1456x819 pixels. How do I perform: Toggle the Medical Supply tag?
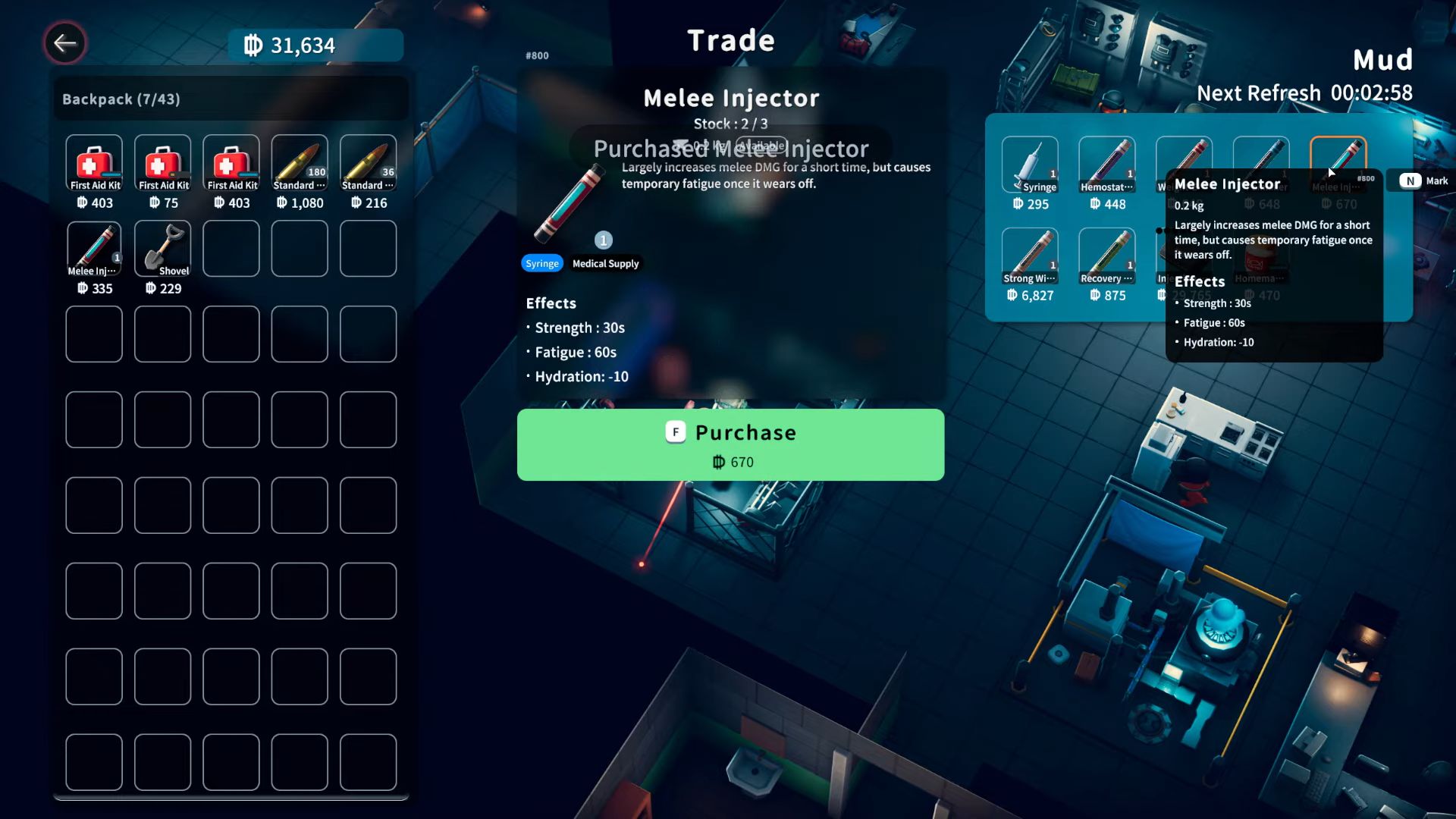coord(605,263)
